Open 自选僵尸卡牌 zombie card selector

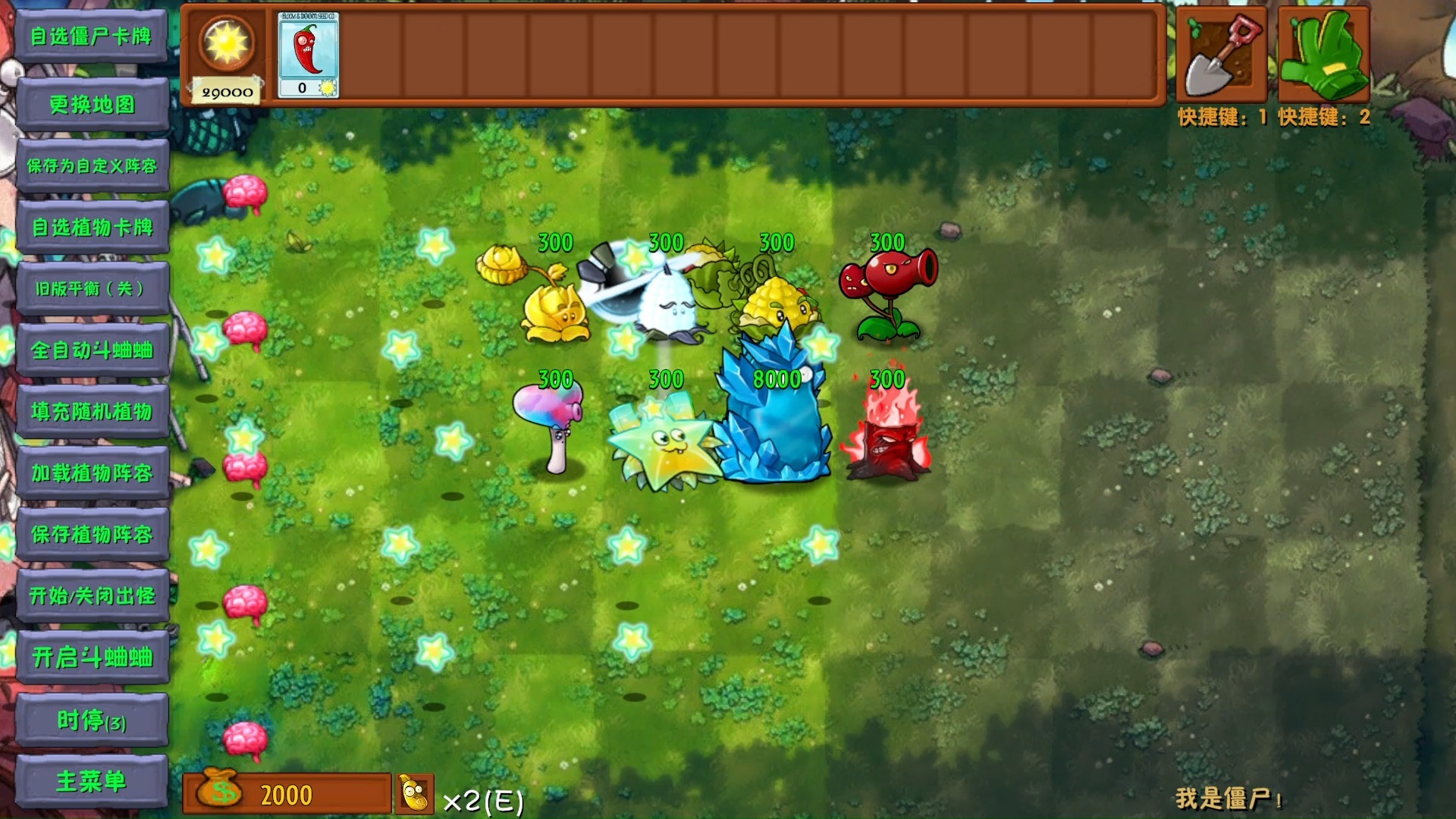(93, 35)
